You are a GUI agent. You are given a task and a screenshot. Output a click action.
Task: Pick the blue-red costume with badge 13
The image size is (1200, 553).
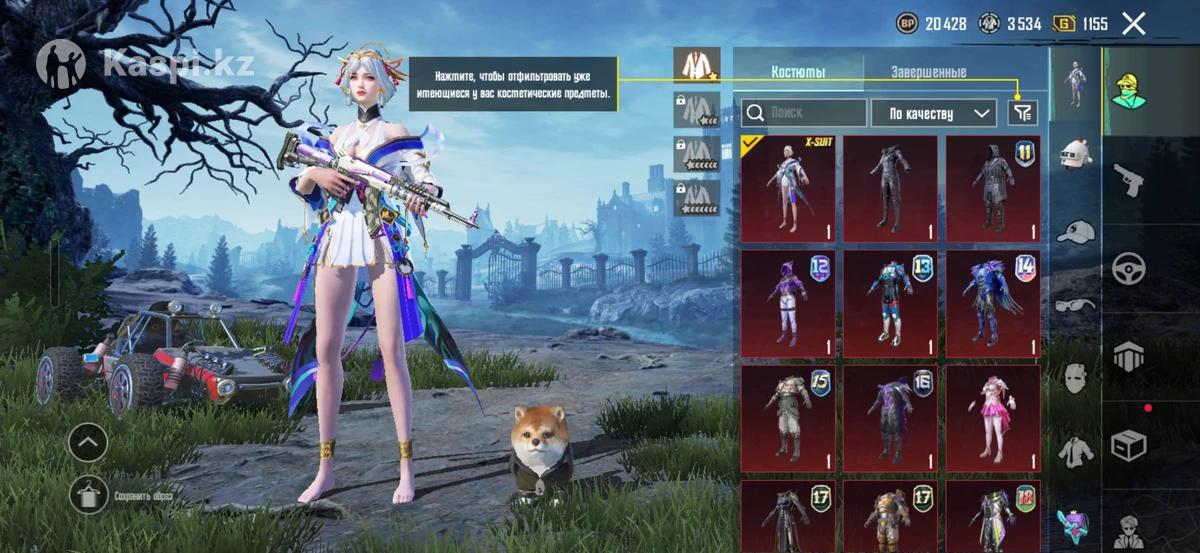890,304
